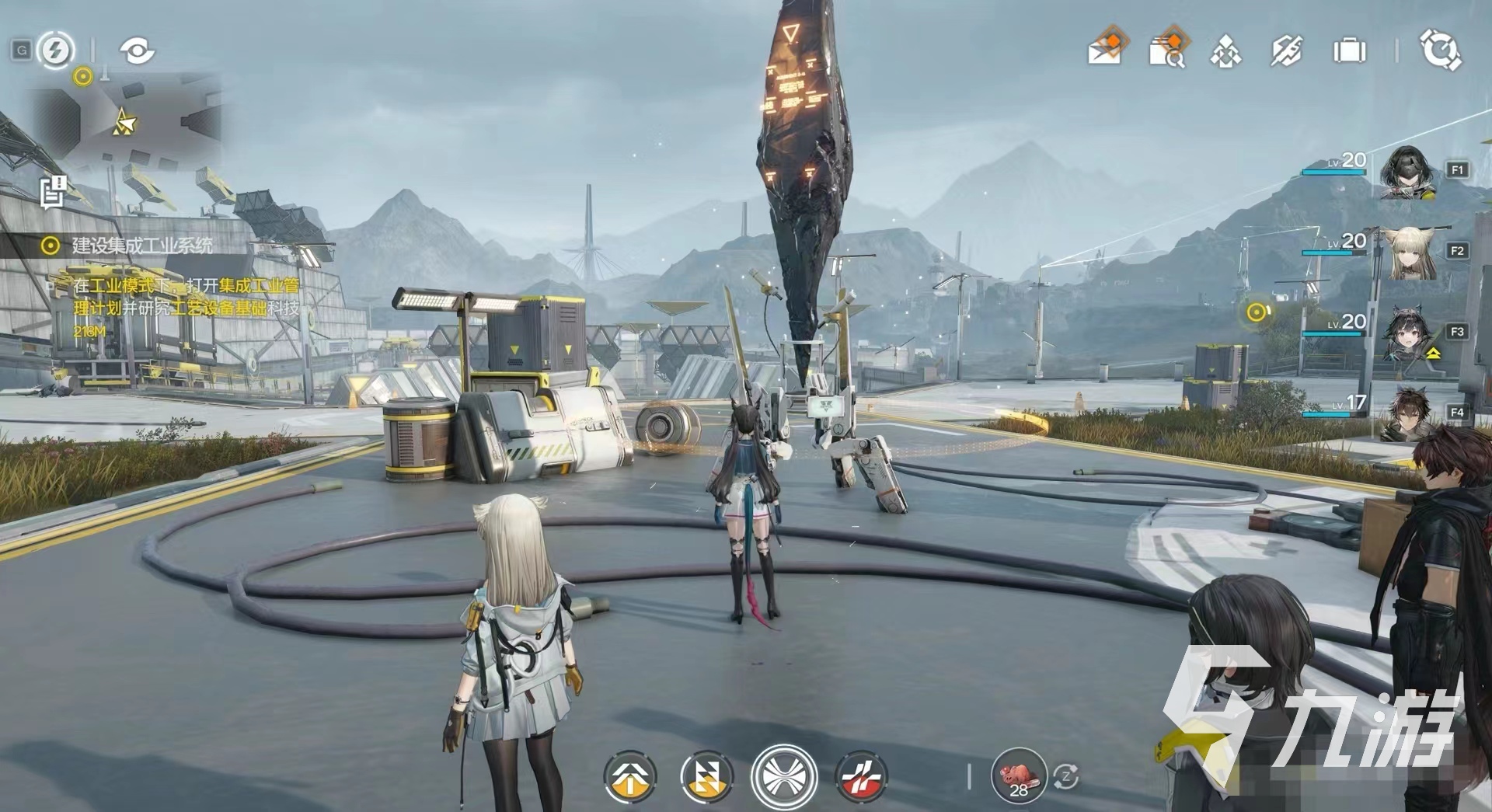Activate the red cross slash skill
Image resolution: width=1492 pixels, height=812 pixels.
pyautogui.click(x=860, y=776)
